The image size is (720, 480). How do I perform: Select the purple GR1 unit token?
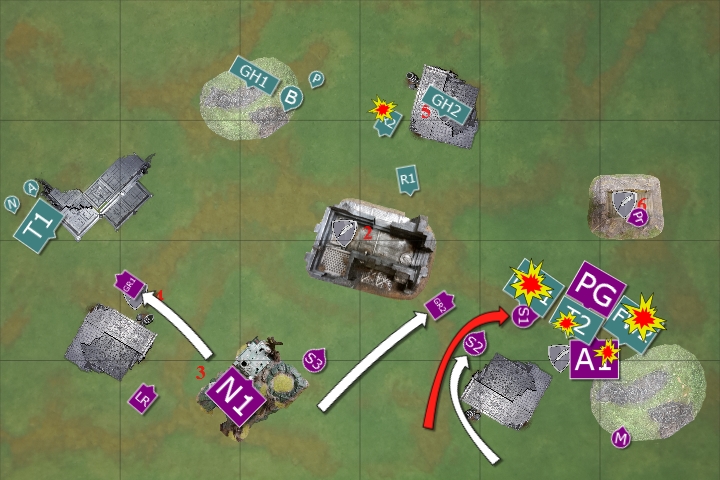click(131, 285)
